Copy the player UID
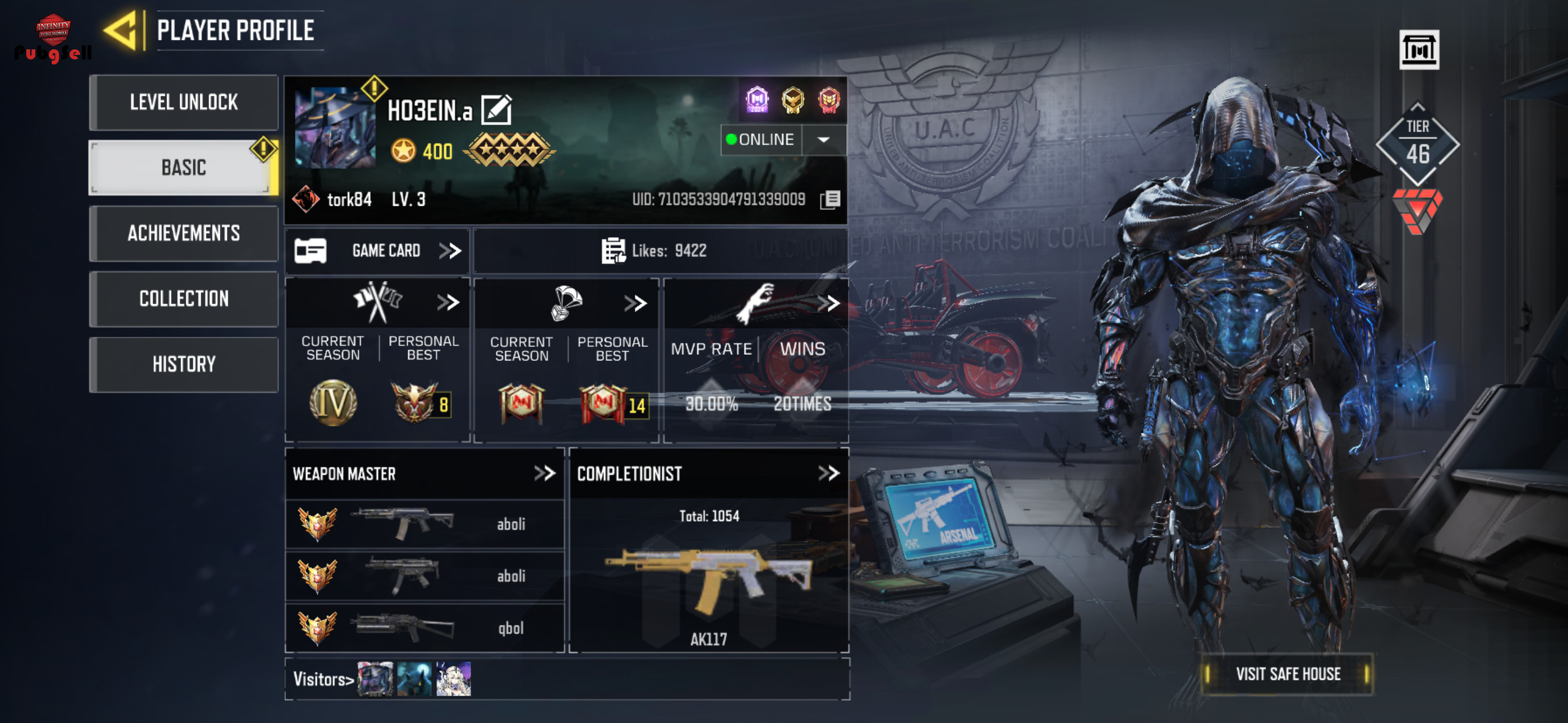The image size is (1568, 723). [x=830, y=200]
